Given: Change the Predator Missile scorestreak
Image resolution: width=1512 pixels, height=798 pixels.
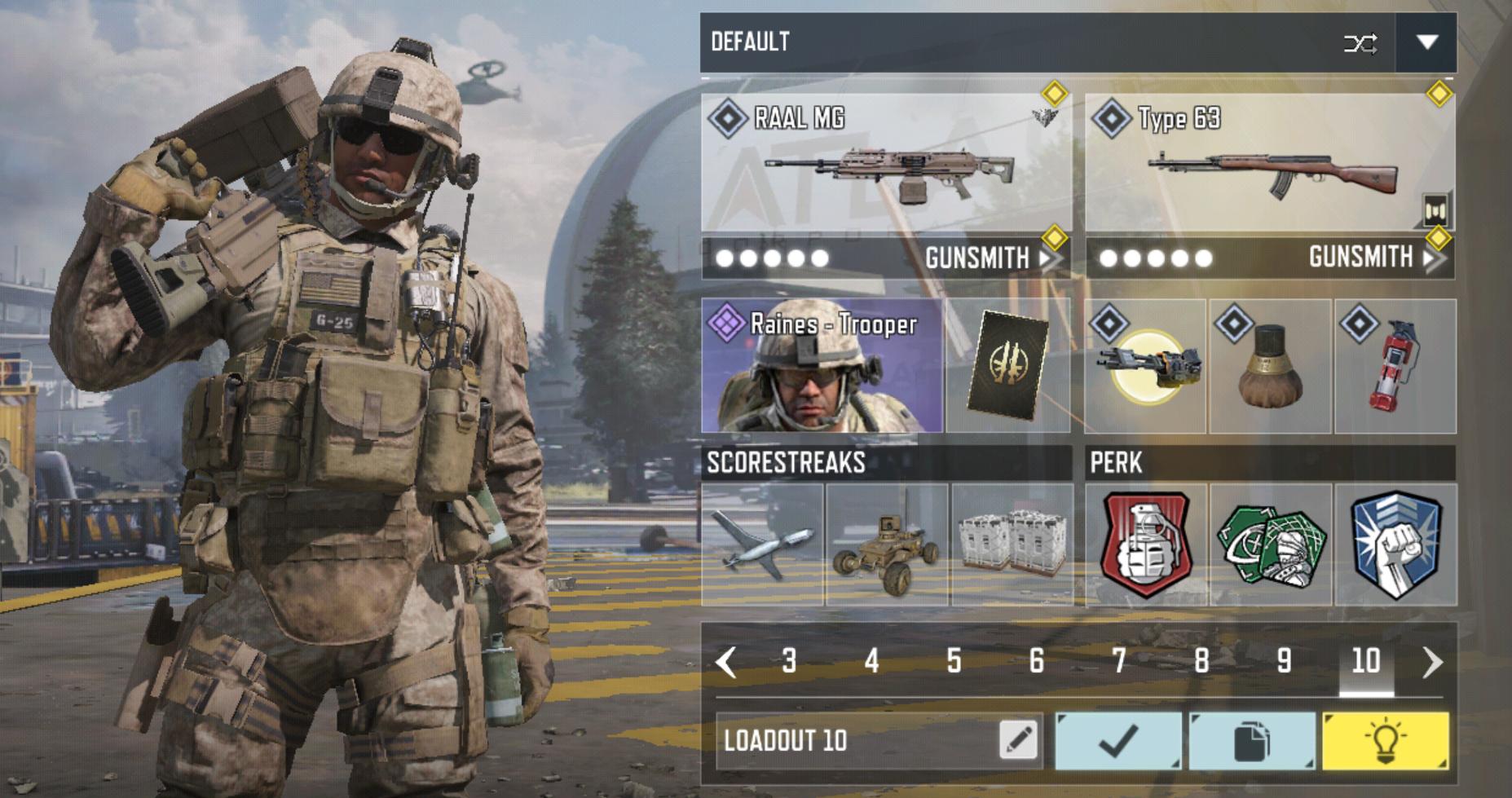Looking at the screenshot, I should (x=762, y=544).
